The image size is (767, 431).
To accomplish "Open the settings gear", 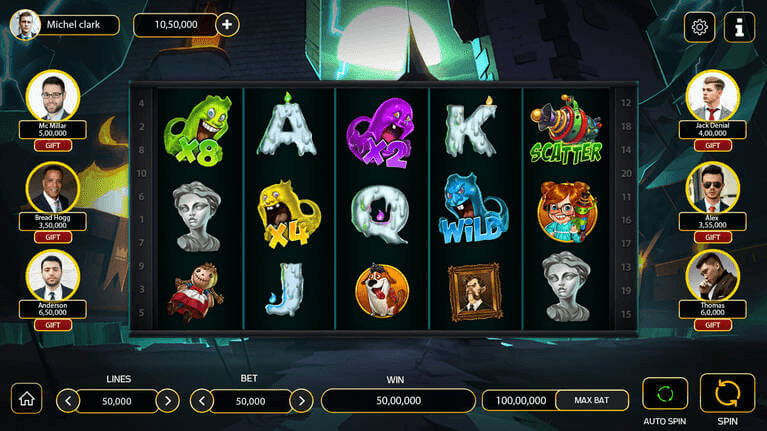I will [x=699, y=27].
